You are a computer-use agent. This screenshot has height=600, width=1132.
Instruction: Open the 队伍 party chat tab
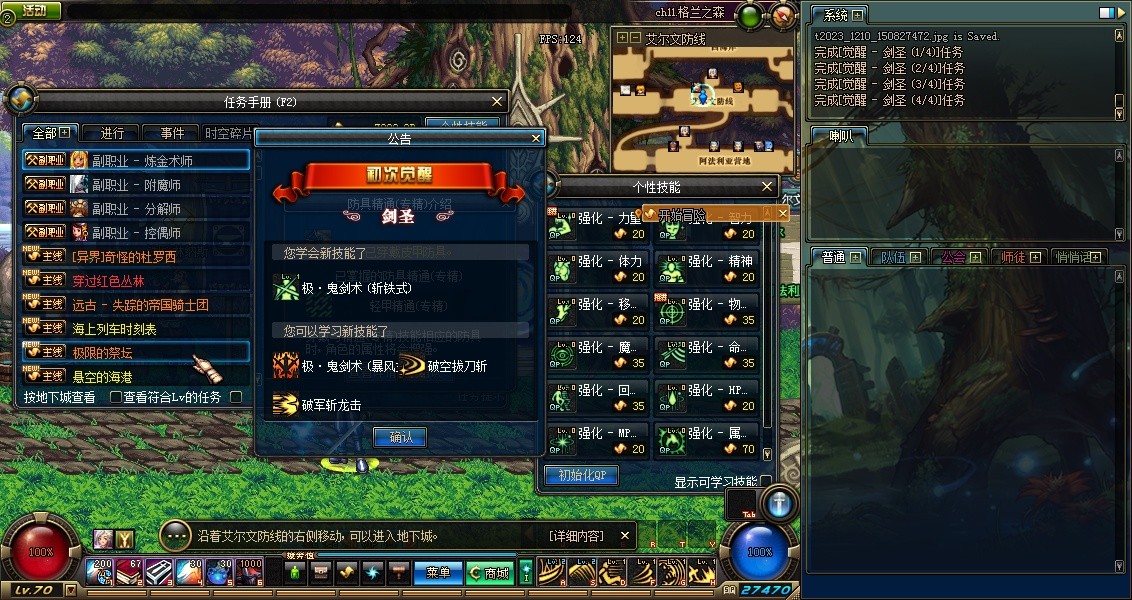(894, 257)
